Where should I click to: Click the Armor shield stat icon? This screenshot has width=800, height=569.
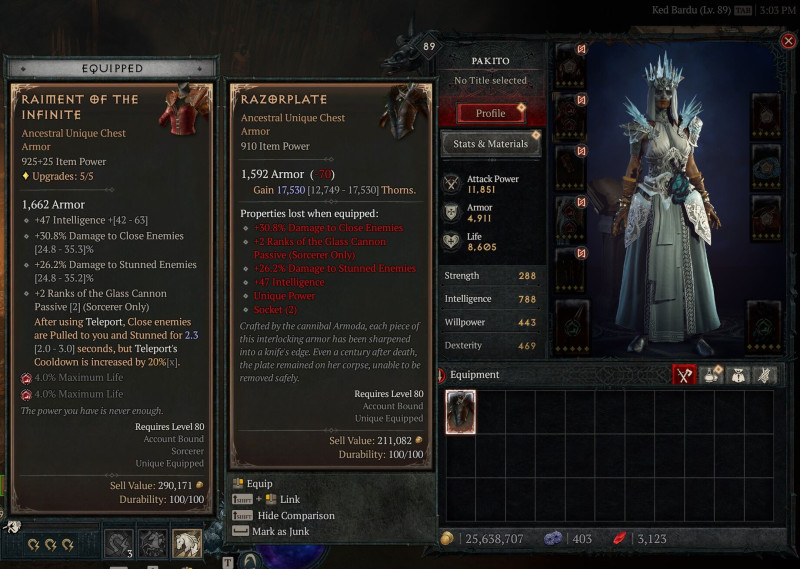(451, 212)
